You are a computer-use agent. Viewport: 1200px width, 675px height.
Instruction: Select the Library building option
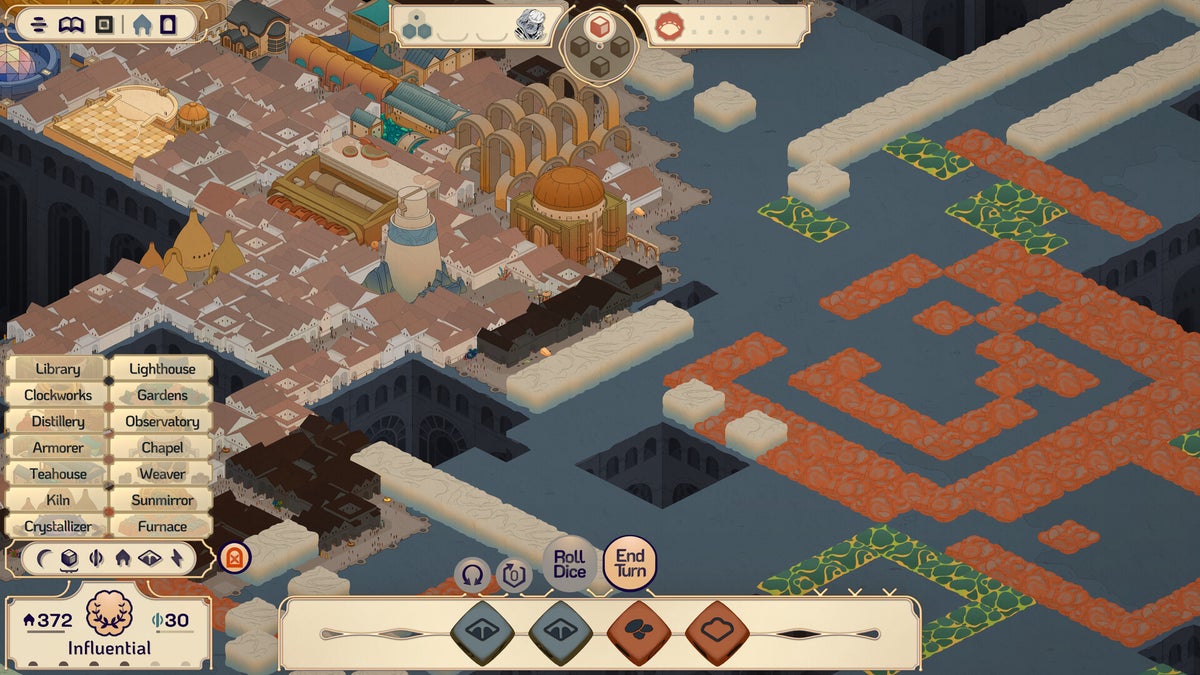pos(58,369)
